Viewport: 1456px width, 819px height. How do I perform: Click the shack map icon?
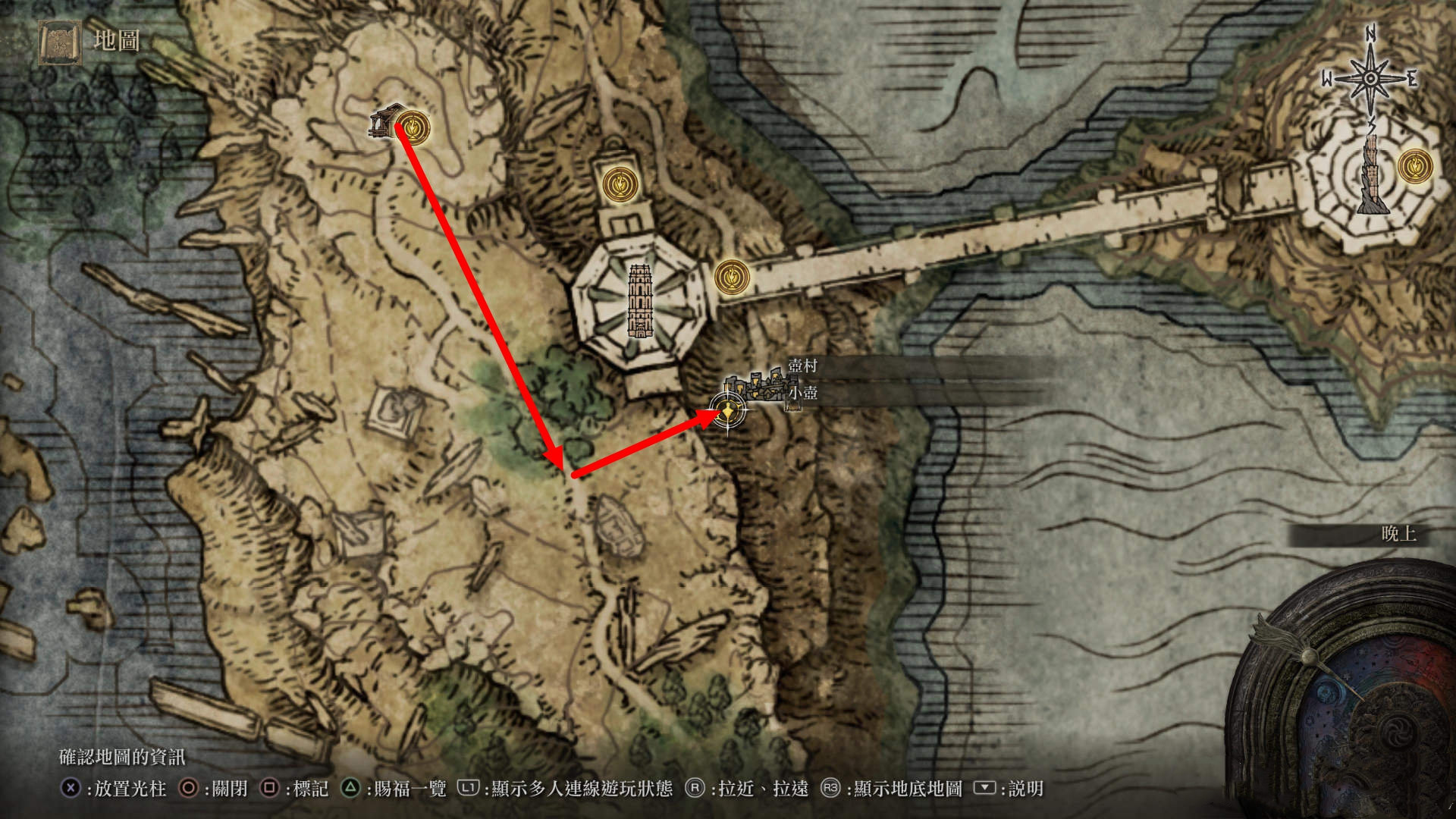(x=384, y=121)
